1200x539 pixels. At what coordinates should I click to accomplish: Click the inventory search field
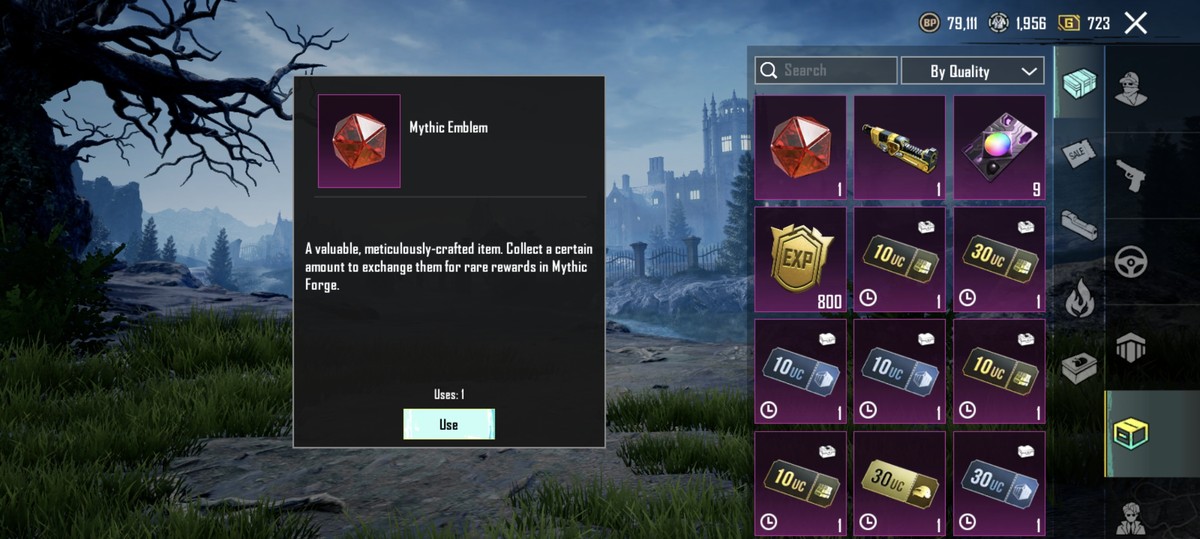(826, 70)
